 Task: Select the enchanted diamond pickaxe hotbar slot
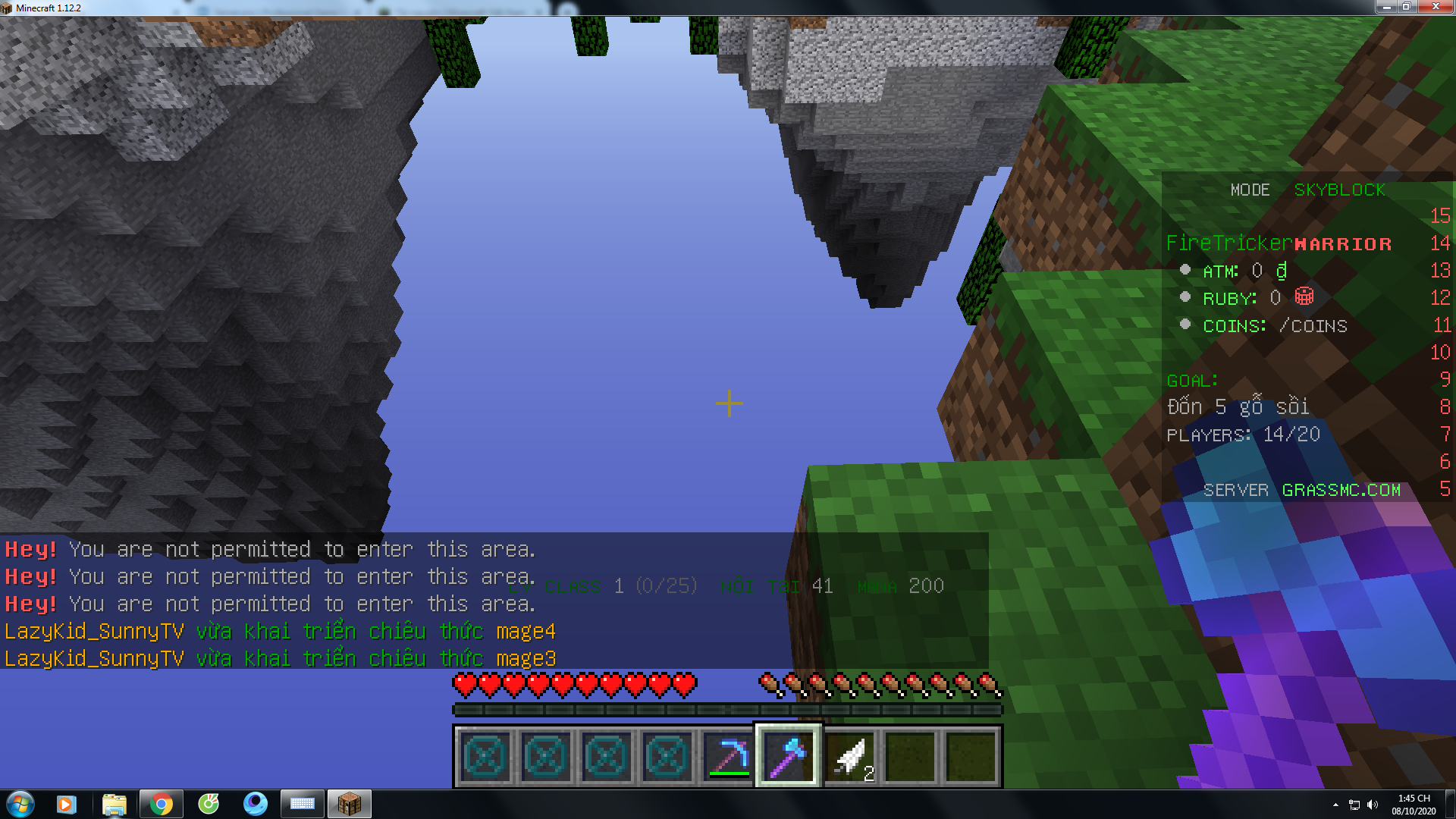pyautogui.click(x=728, y=756)
